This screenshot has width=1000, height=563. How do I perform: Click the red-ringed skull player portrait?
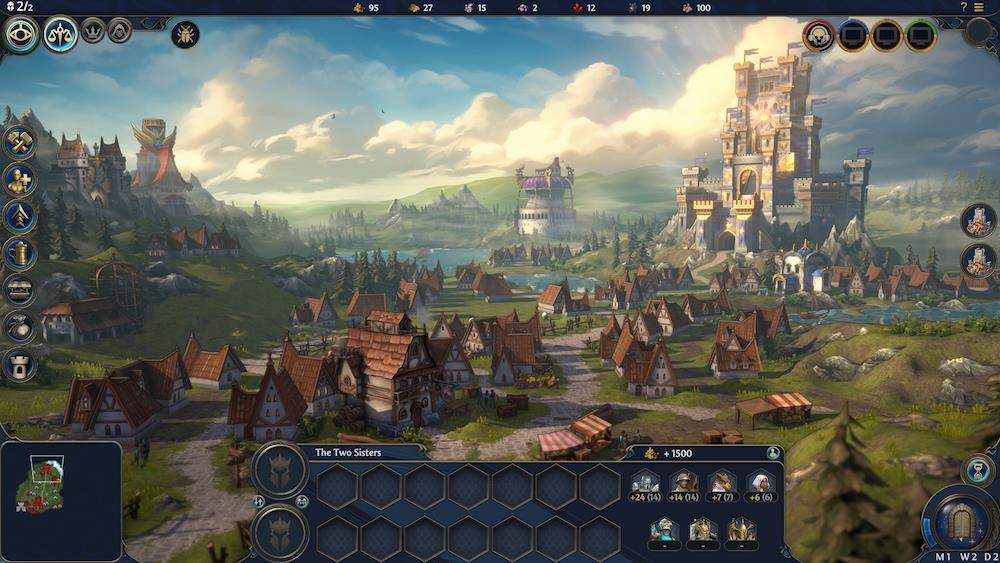pyautogui.click(x=819, y=36)
